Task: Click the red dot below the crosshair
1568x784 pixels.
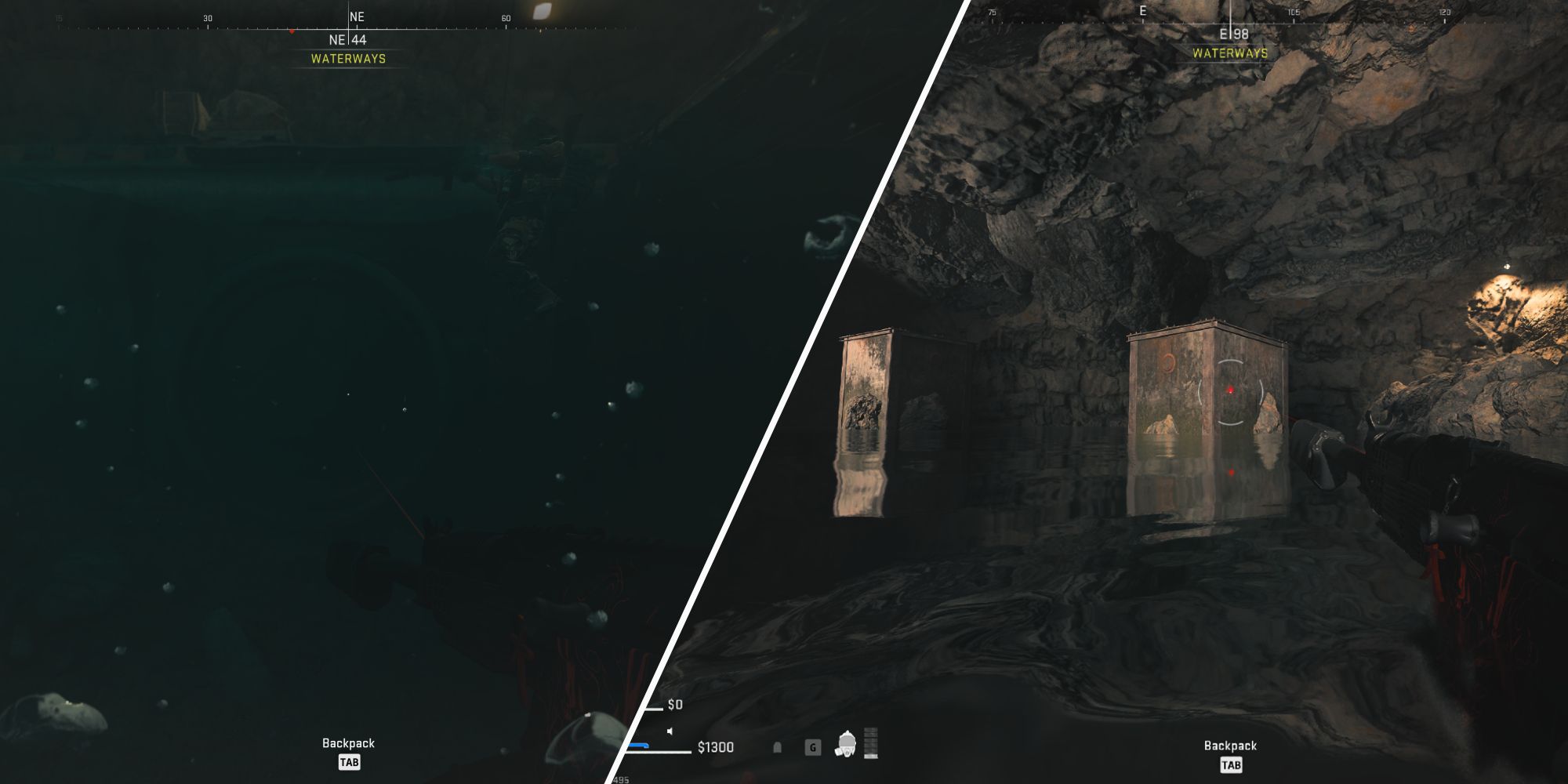Action: click(1232, 472)
